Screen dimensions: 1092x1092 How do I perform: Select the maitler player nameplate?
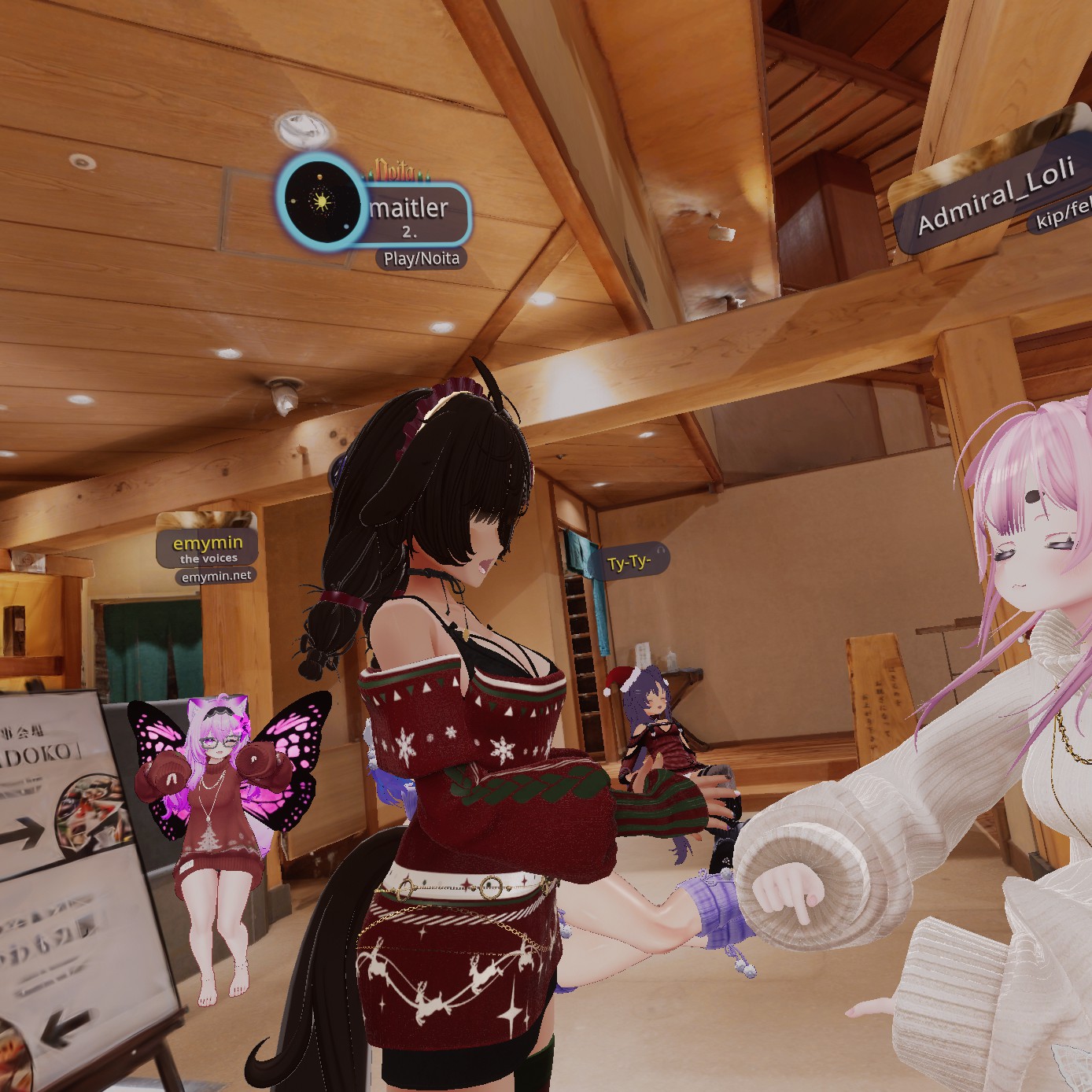(x=409, y=211)
